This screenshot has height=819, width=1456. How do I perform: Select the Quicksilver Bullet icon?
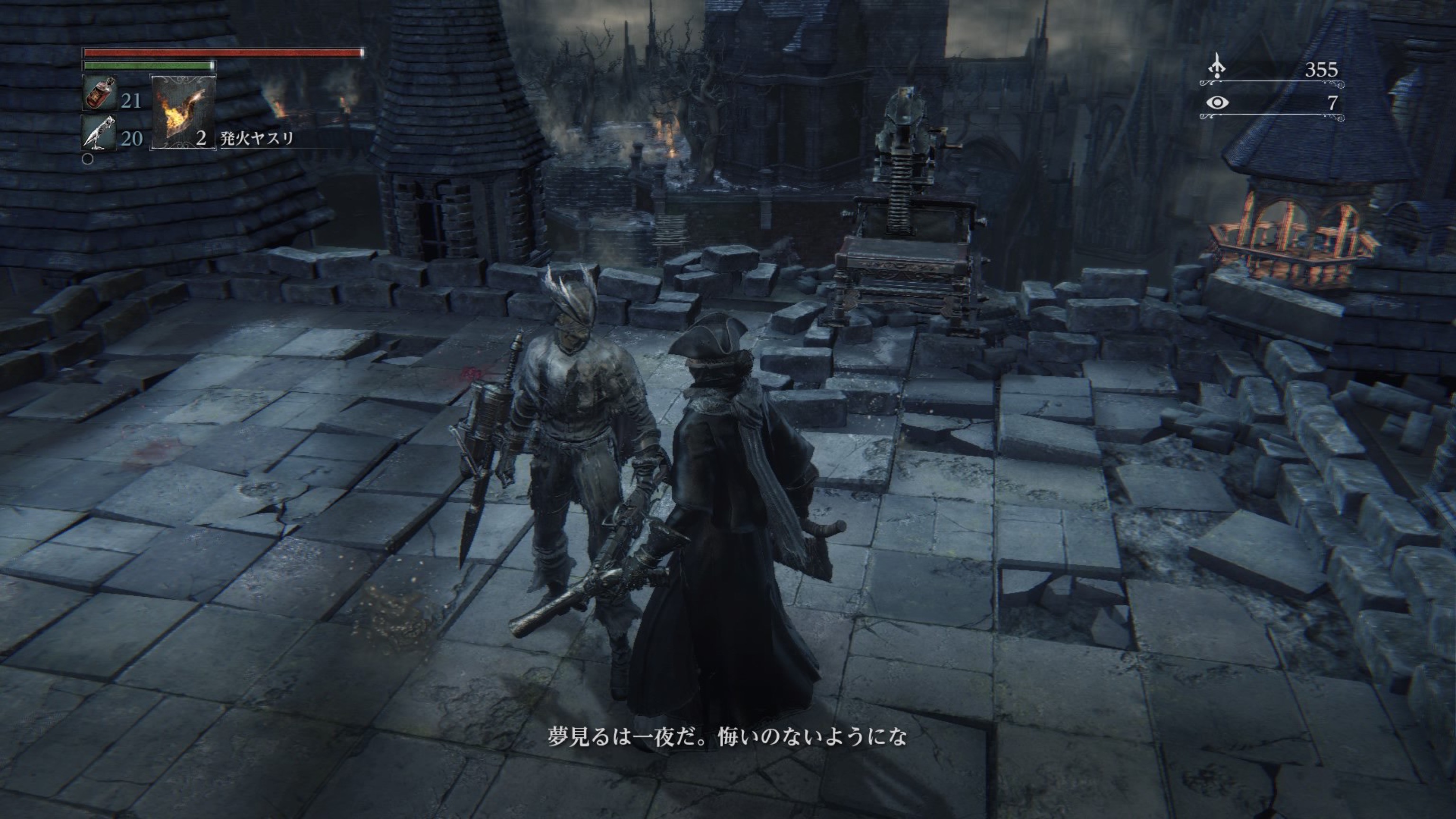(100, 133)
